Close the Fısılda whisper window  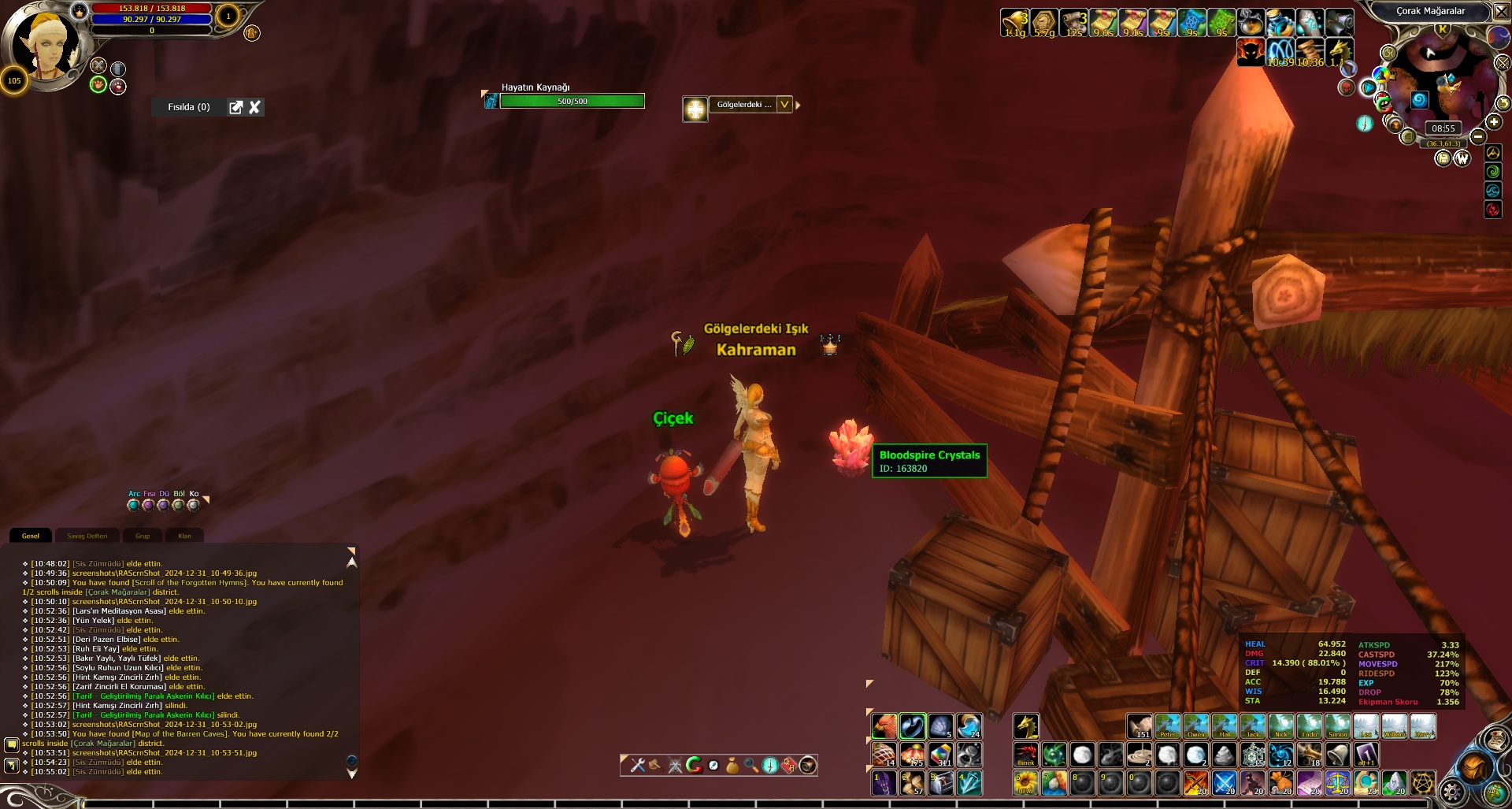click(254, 107)
